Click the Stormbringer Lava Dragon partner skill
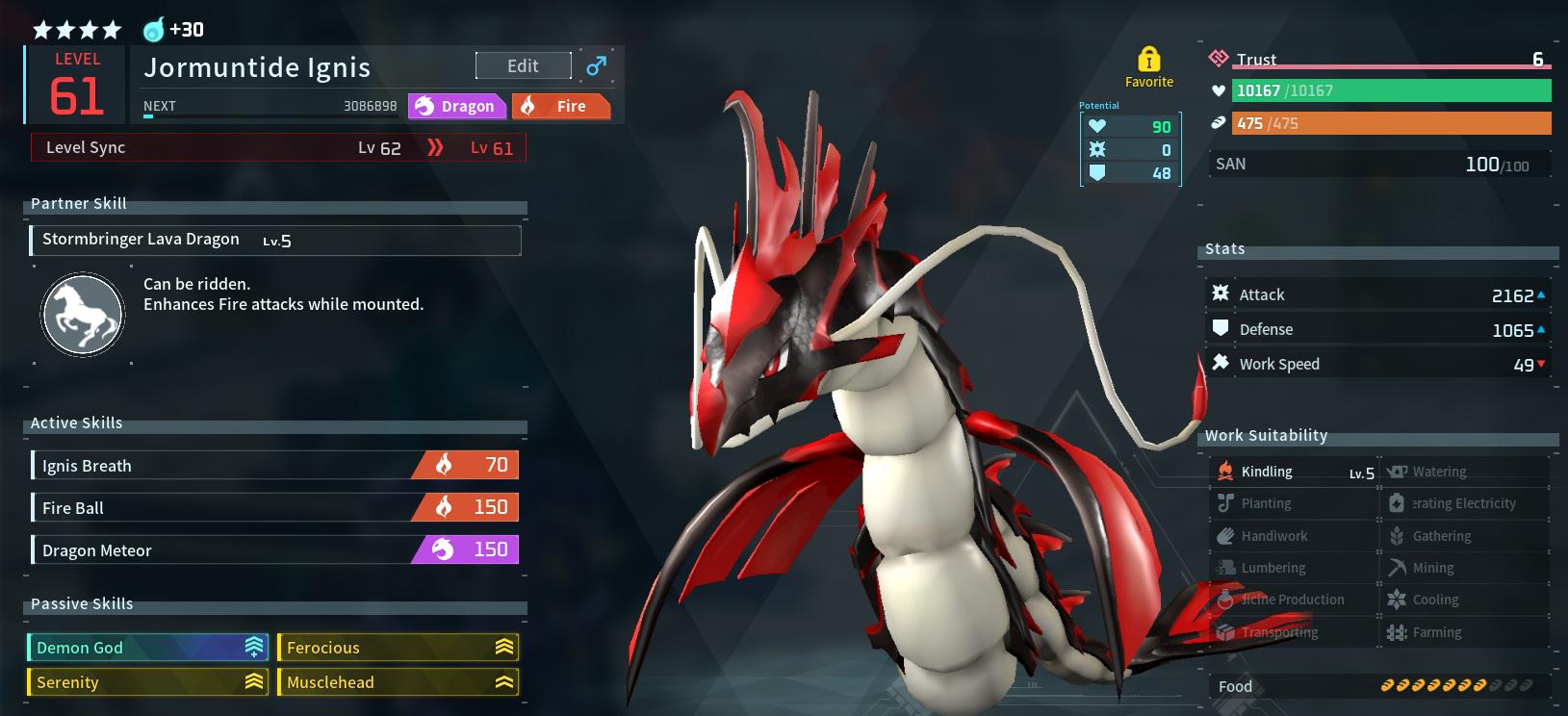This screenshot has height=716, width=1568. click(275, 240)
